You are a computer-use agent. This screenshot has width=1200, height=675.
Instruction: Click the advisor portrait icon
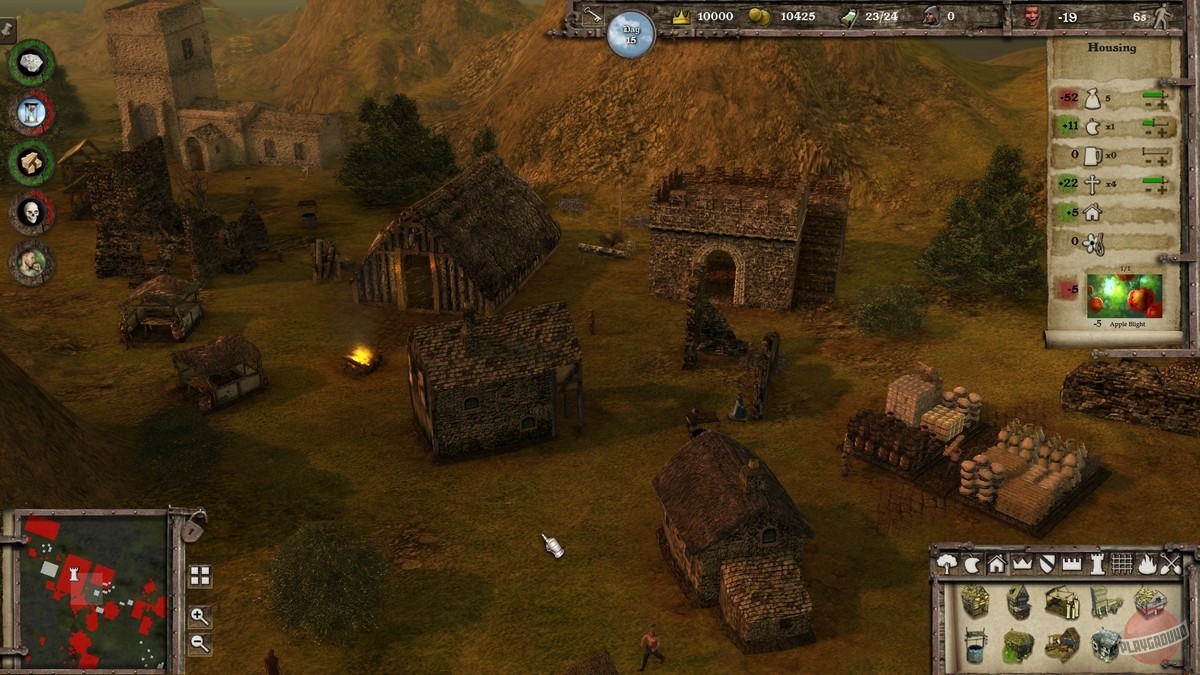coord(31,262)
